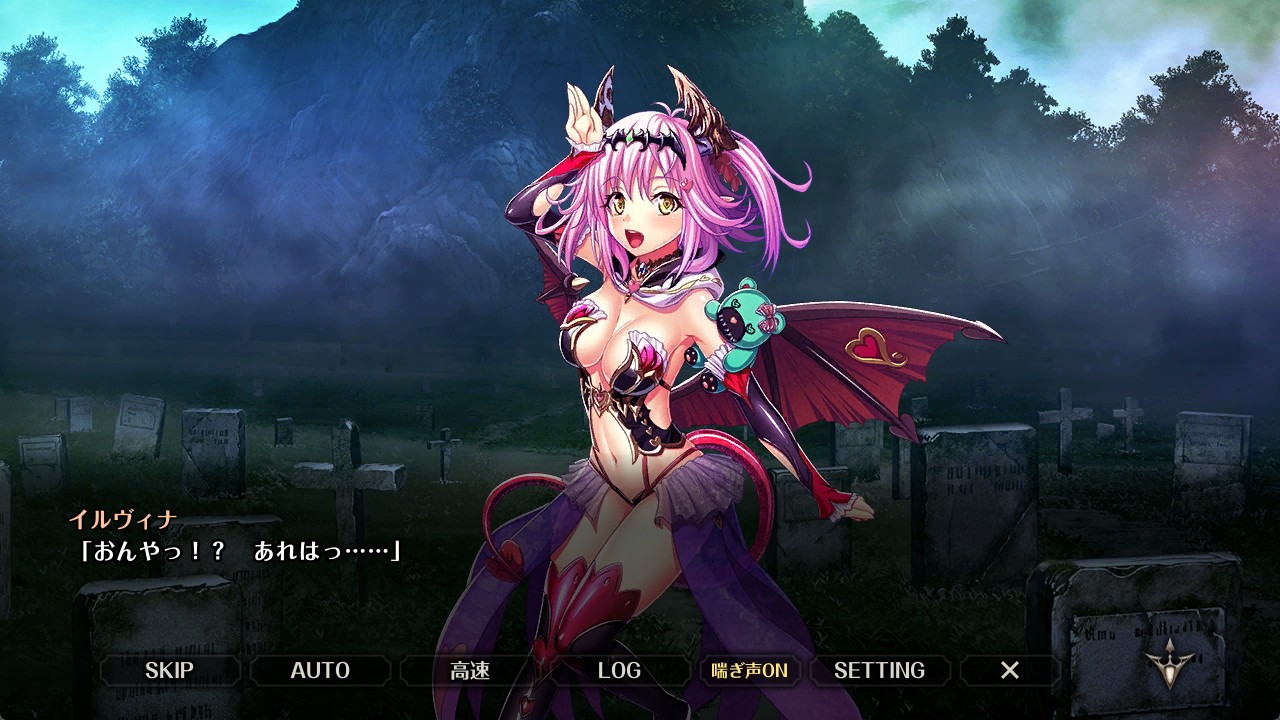Hide the dialogue interface with the X button
The image size is (1280, 720).
(x=1010, y=670)
